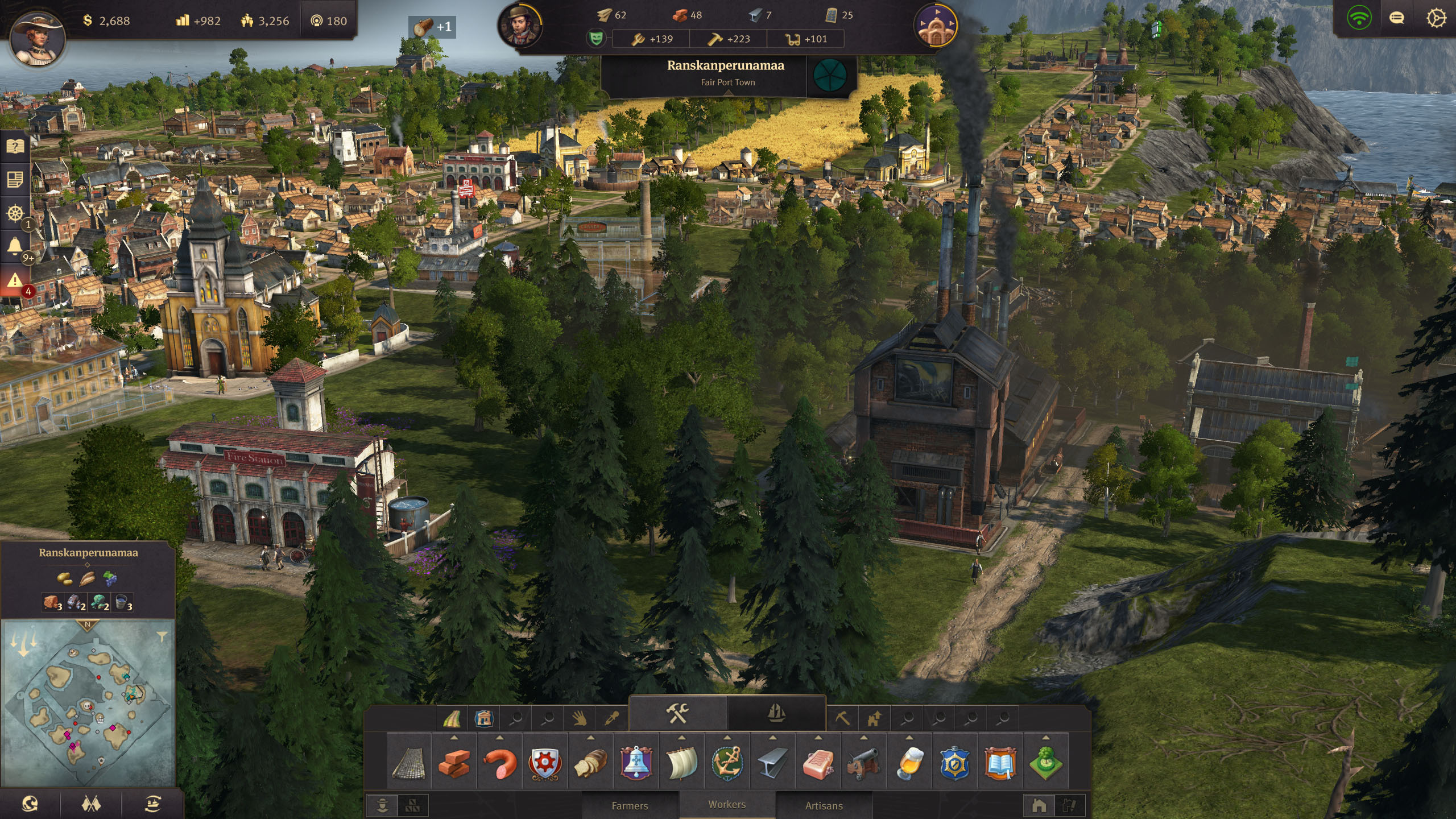Open the Artisans building tab

coord(824,805)
